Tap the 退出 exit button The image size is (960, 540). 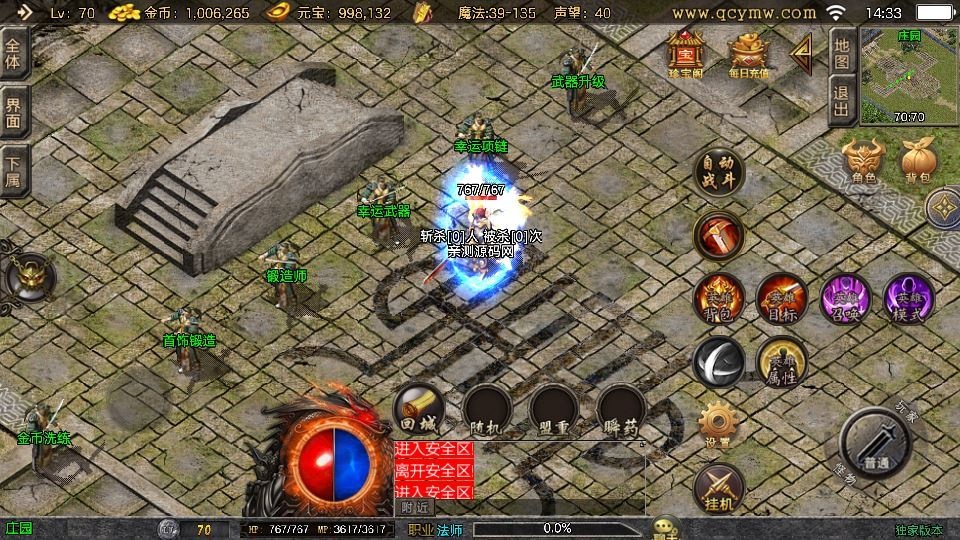click(842, 101)
